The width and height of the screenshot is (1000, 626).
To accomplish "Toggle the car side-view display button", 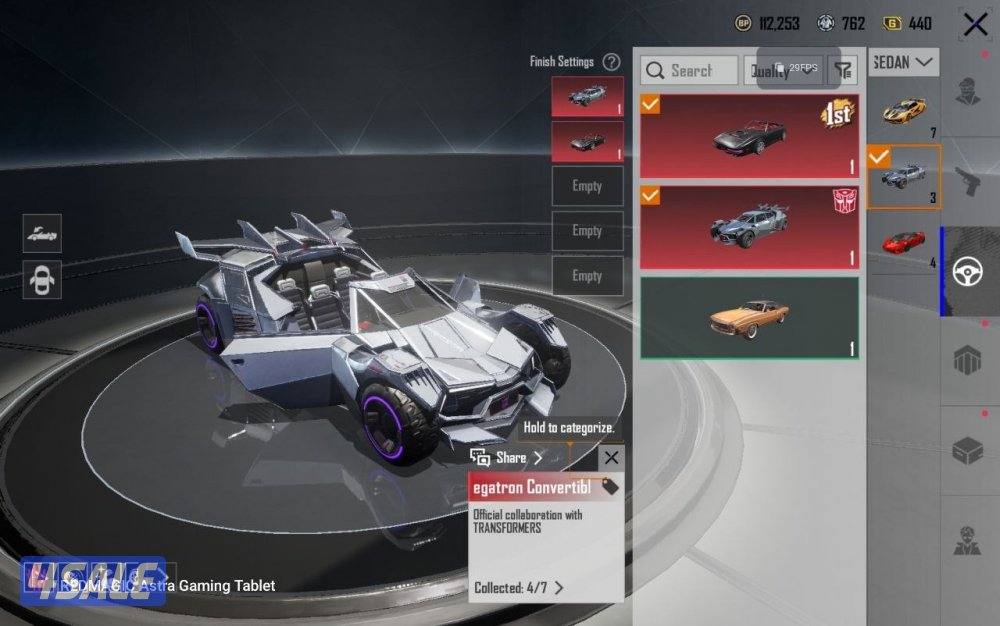I will 42,233.
